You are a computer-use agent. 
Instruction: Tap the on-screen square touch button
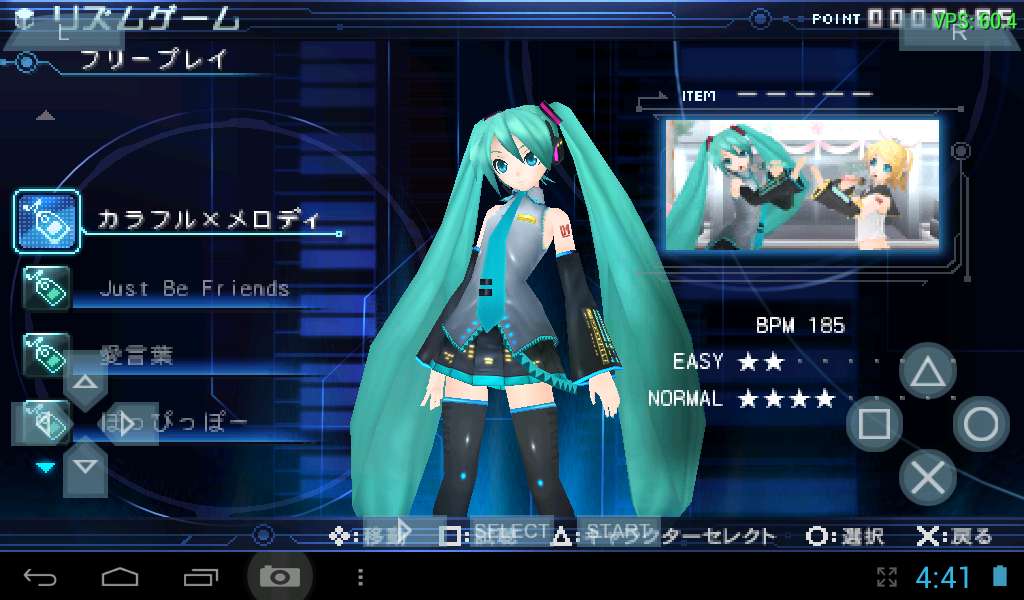[x=875, y=425]
